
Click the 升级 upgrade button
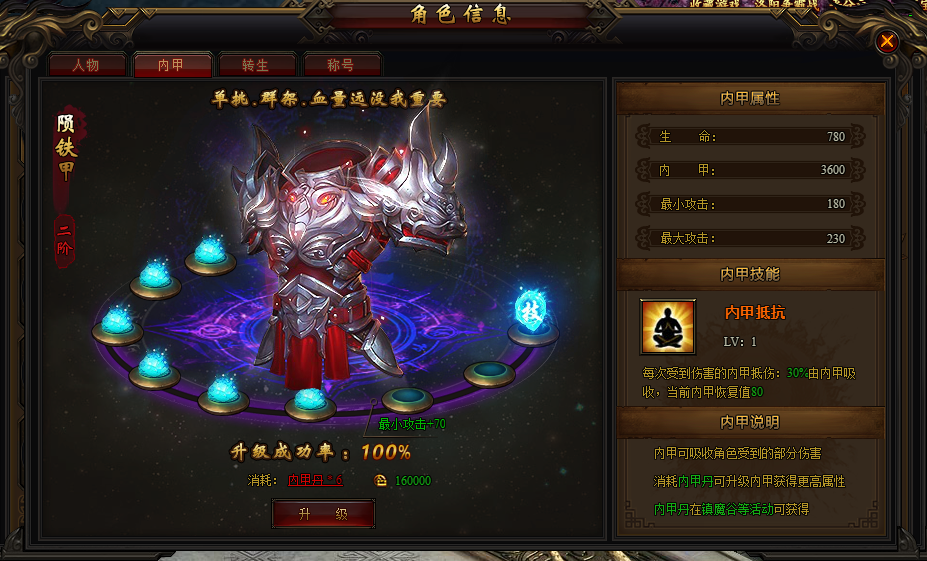323,514
